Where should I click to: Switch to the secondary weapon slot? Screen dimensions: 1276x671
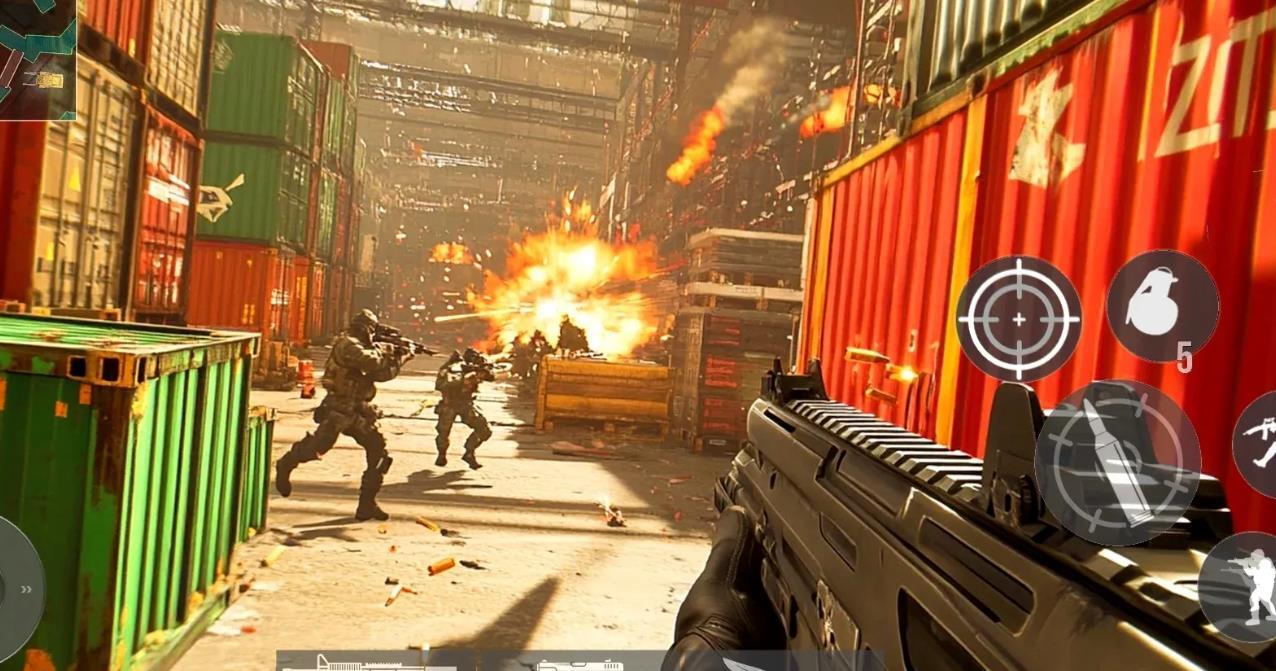580,664
